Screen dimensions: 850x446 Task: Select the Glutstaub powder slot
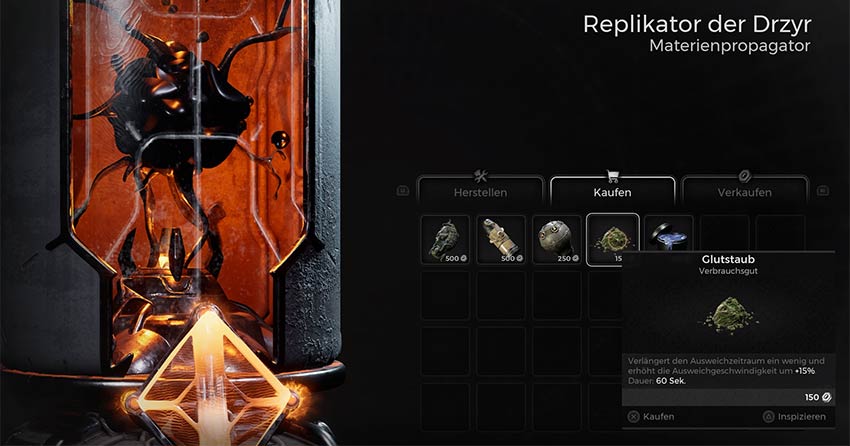[x=612, y=238]
